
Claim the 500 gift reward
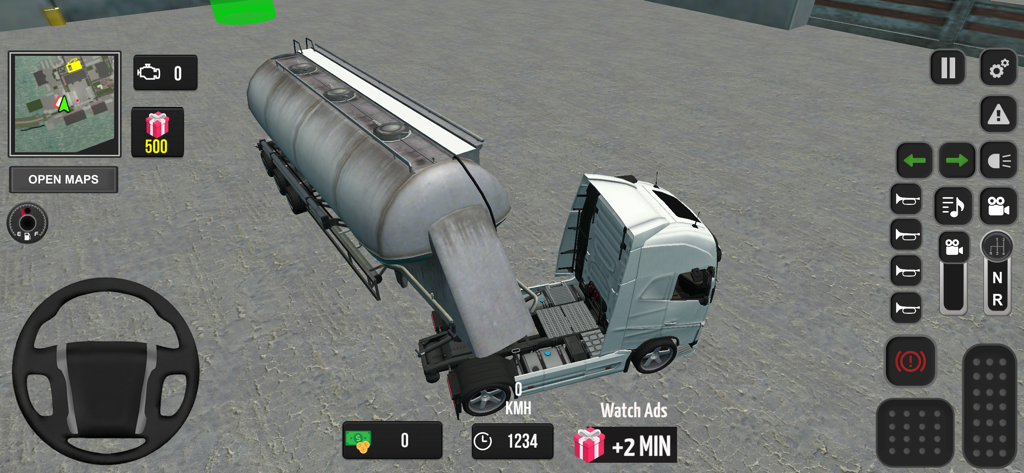tap(157, 133)
